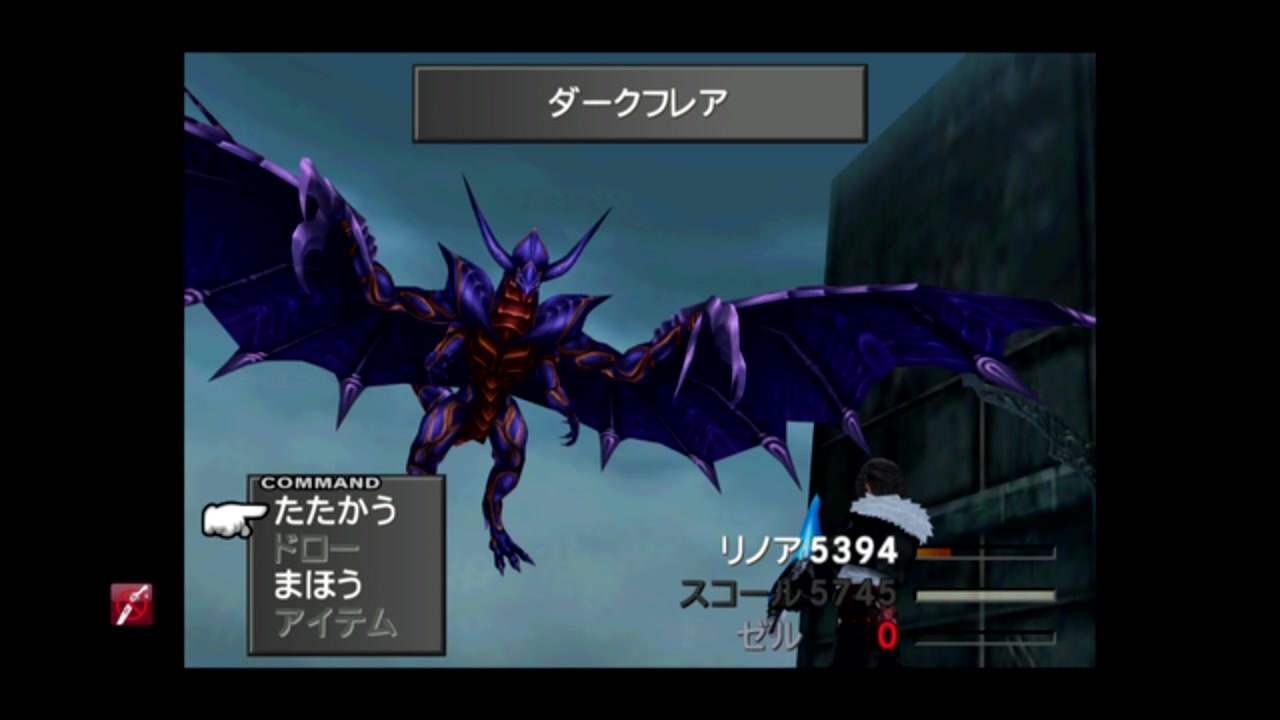This screenshot has width=1280, height=720.
Task: Click ゼル's red HP value 0
Action: (886, 637)
